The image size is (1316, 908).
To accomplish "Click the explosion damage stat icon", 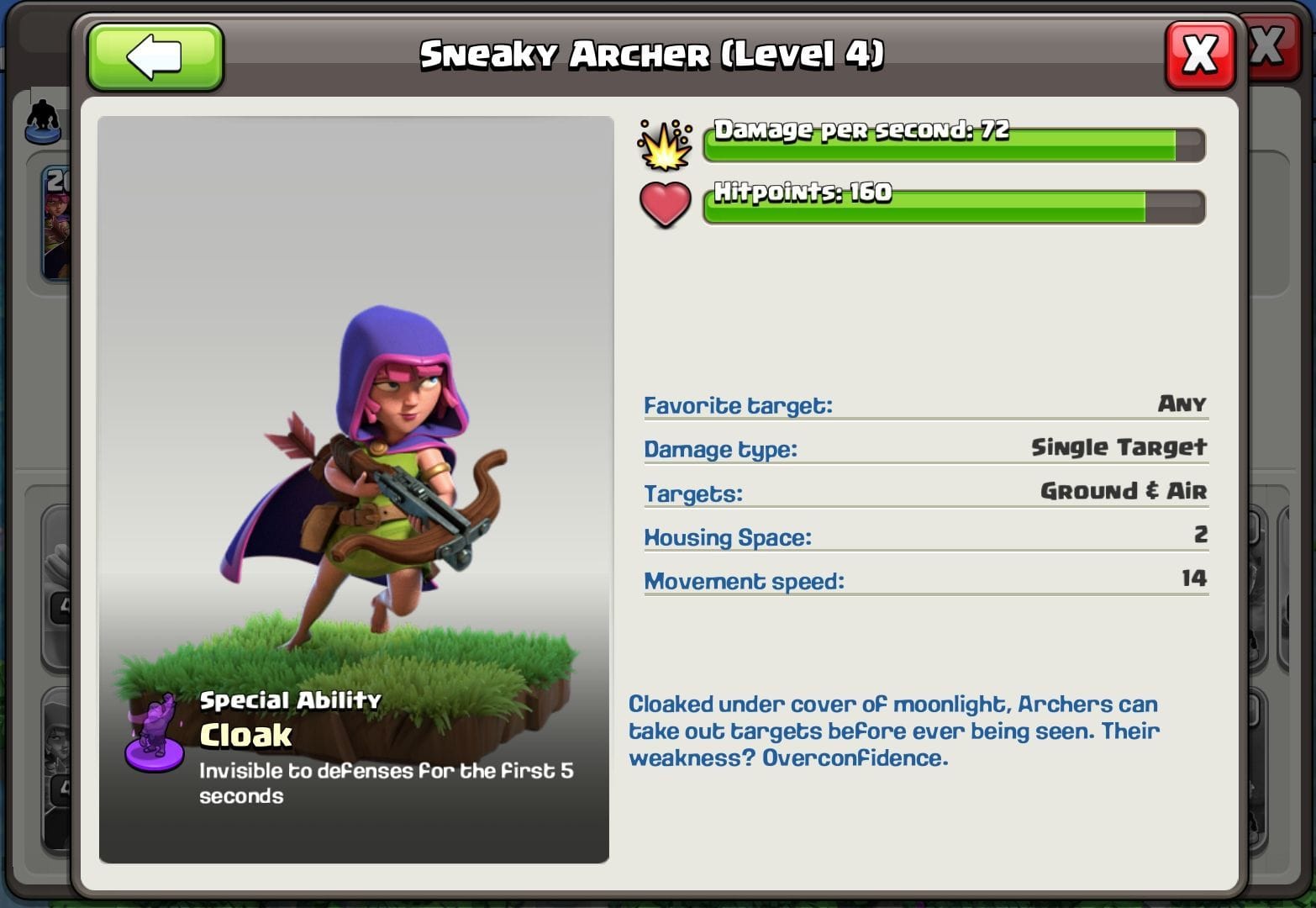I will [665, 145].
